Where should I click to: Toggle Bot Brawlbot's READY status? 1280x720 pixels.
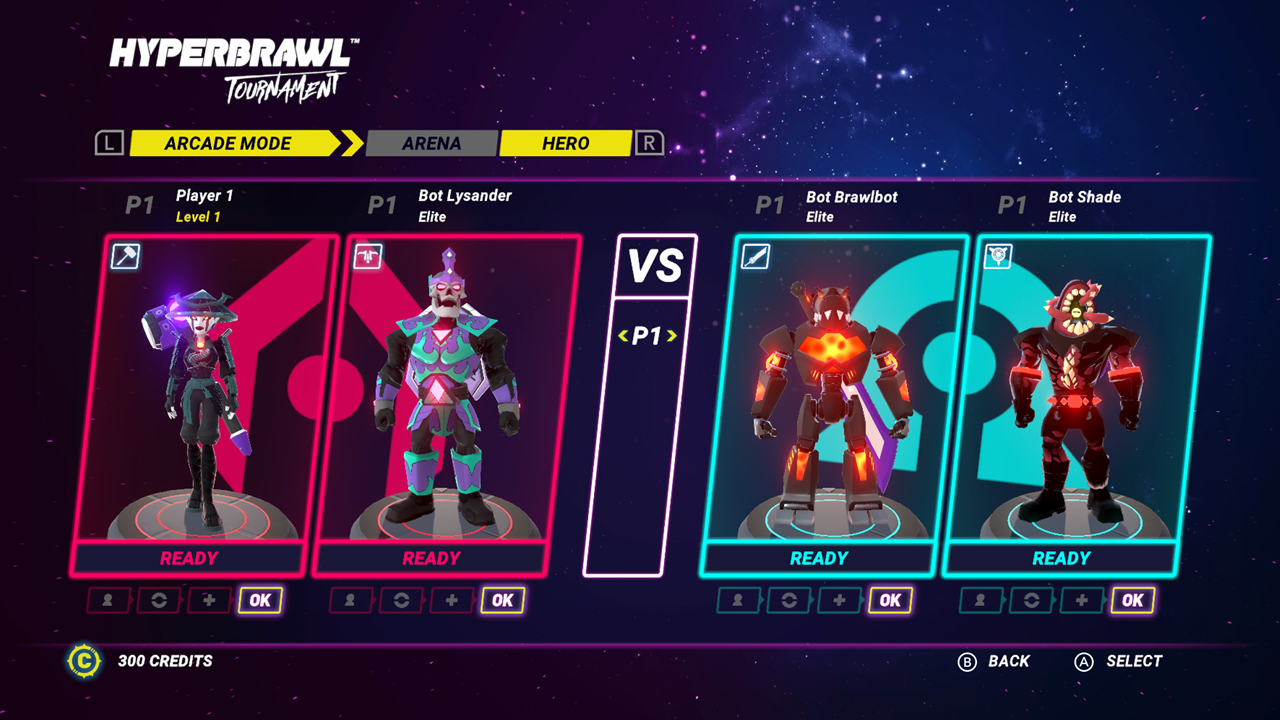point(818,557)
